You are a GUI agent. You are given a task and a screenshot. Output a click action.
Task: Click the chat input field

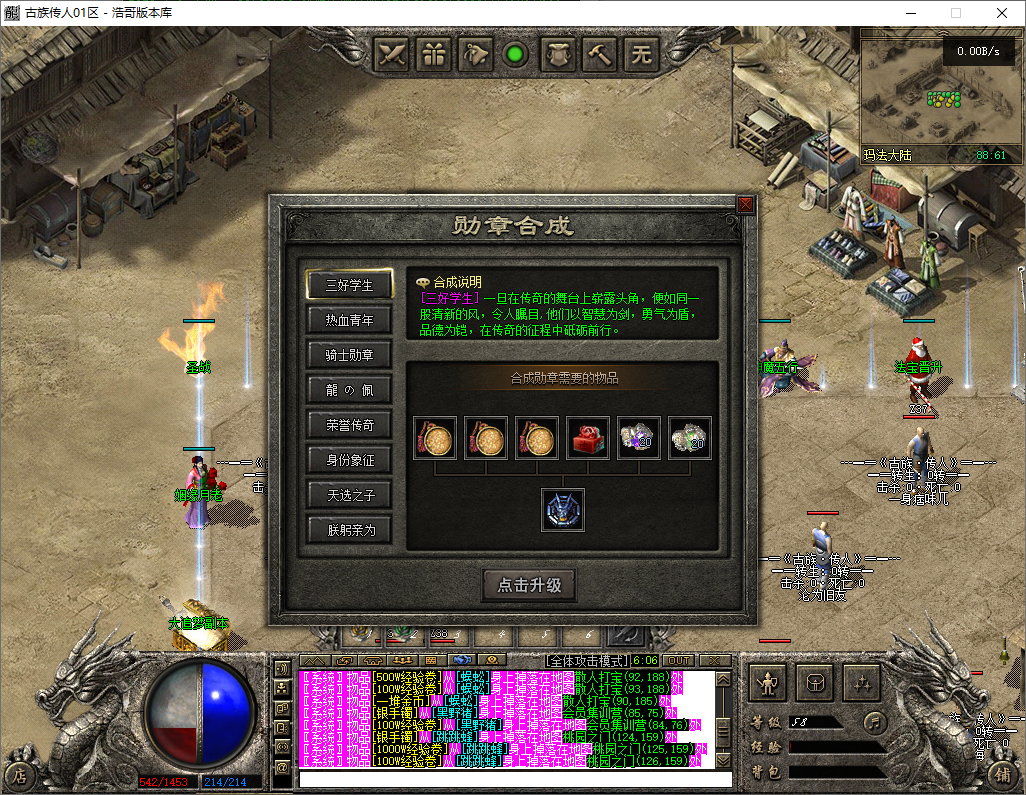515,779
